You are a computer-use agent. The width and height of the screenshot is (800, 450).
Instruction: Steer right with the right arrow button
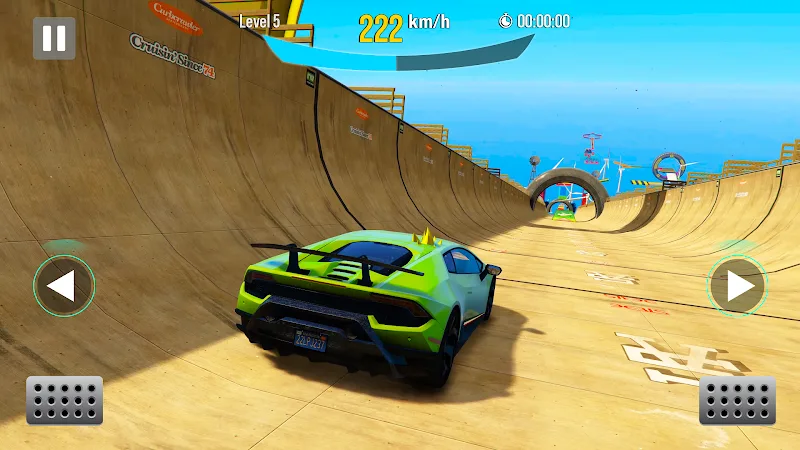pyautogui.click(x=738, y=287)
